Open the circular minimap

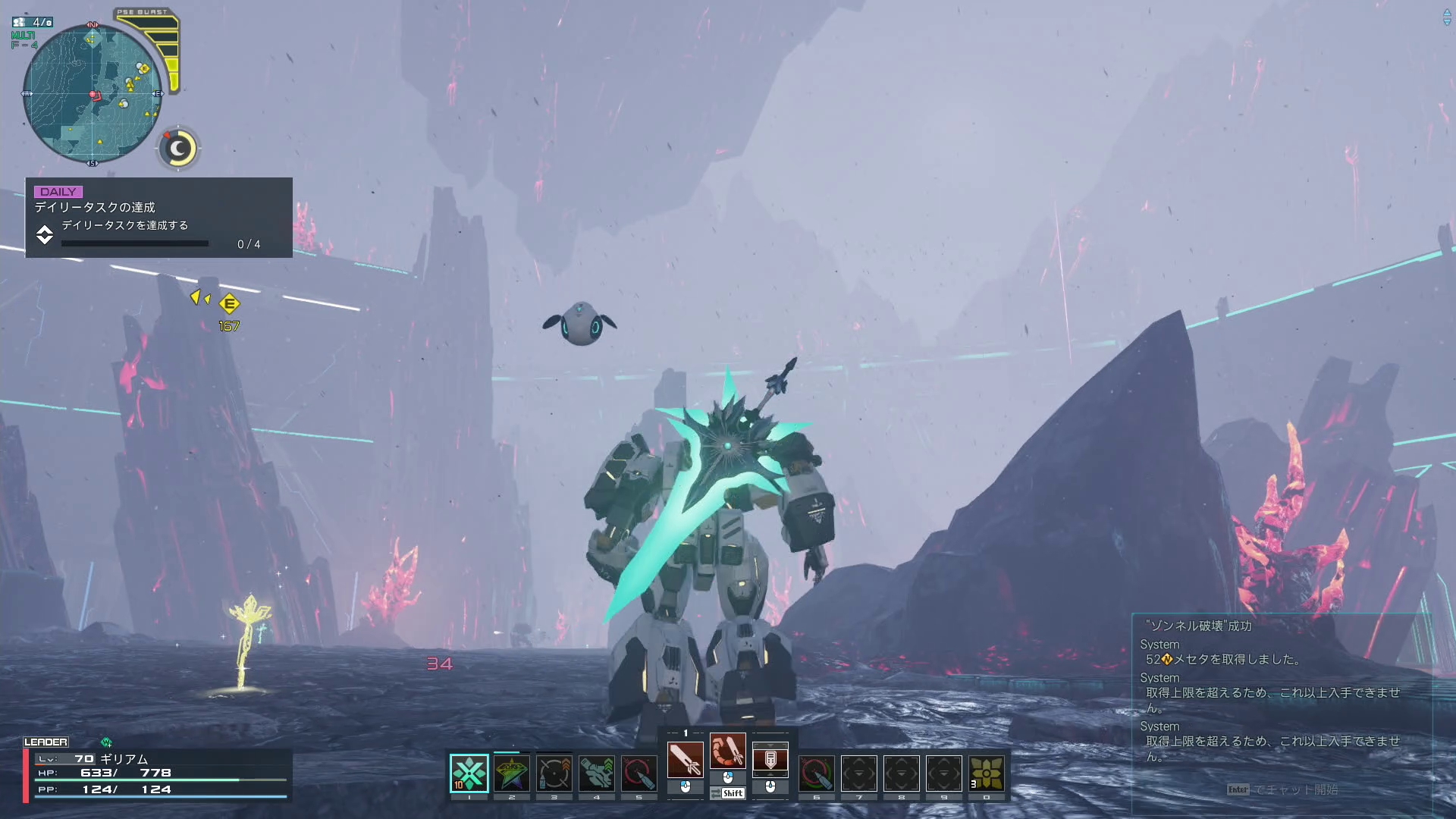click(x=93, y=94)
